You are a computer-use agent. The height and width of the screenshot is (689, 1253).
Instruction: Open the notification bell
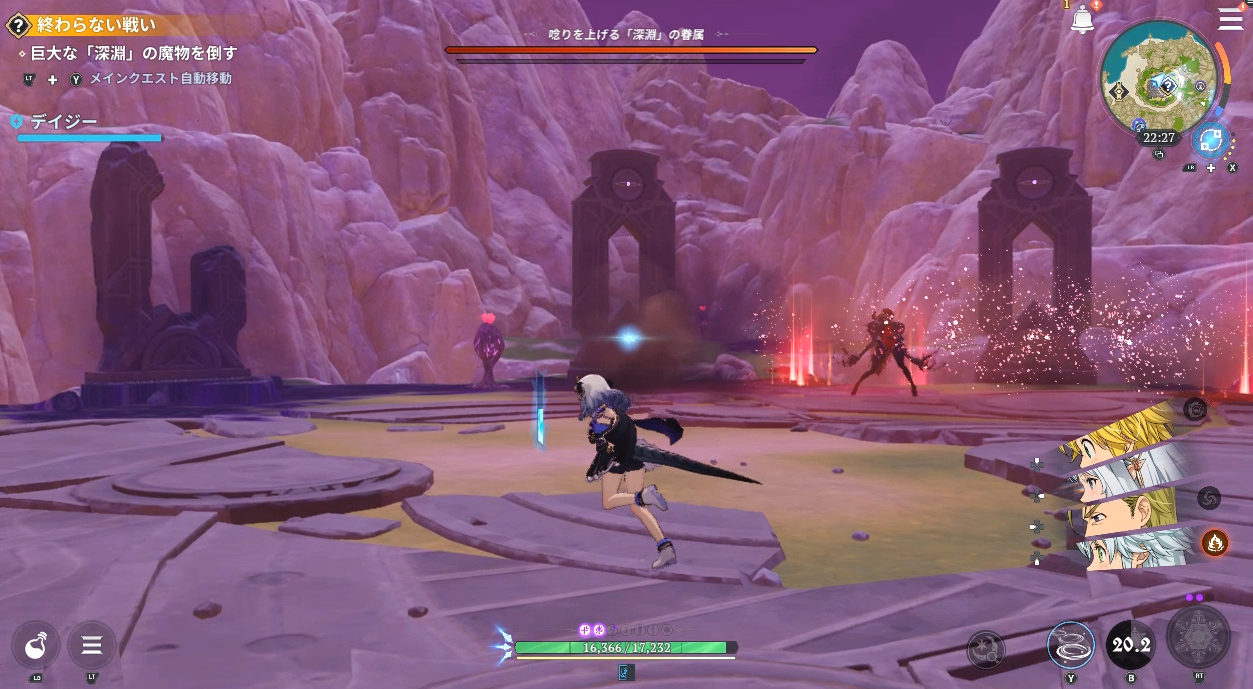[x=1082, y=20]
